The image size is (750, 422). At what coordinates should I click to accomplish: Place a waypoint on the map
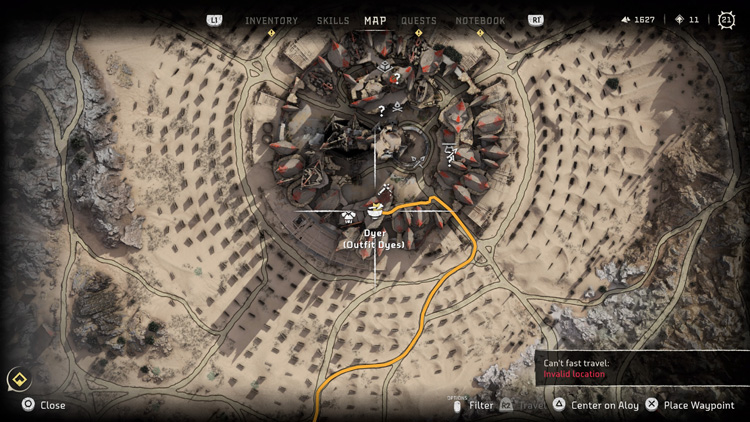point(689,405)
